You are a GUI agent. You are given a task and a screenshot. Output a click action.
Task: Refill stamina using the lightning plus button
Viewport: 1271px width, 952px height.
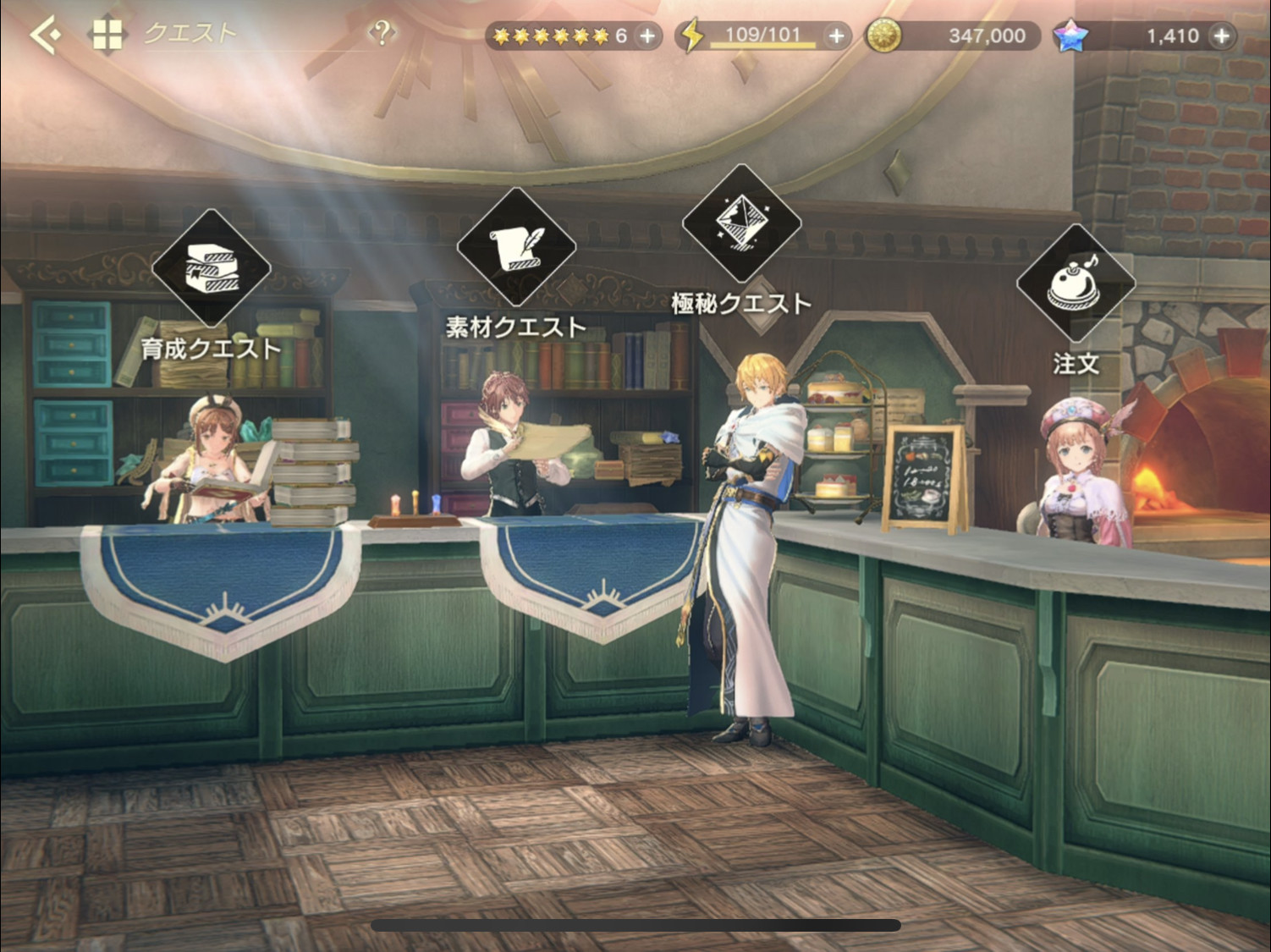coord(836,36)
